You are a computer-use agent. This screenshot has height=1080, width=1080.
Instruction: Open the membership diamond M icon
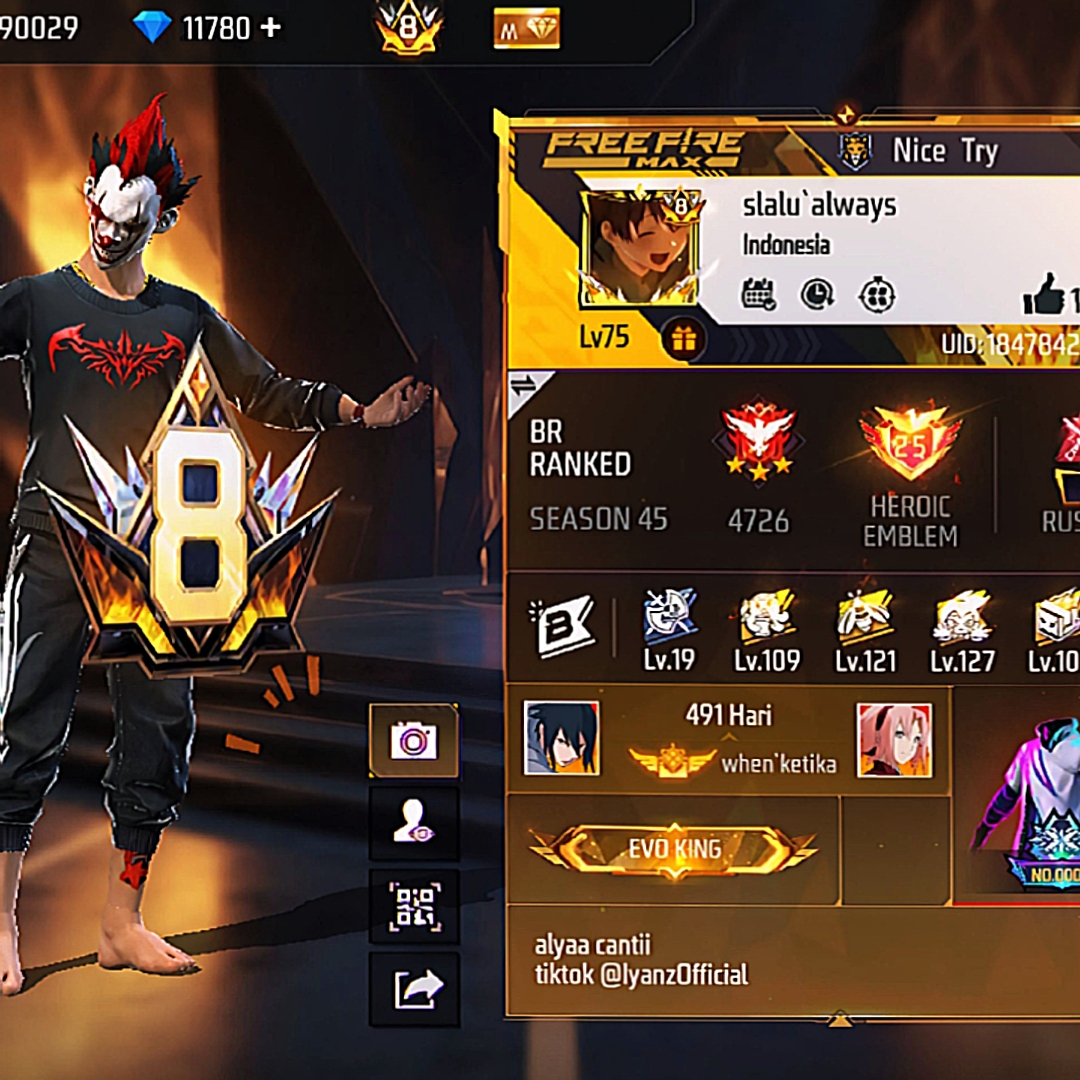coord(526,29)
